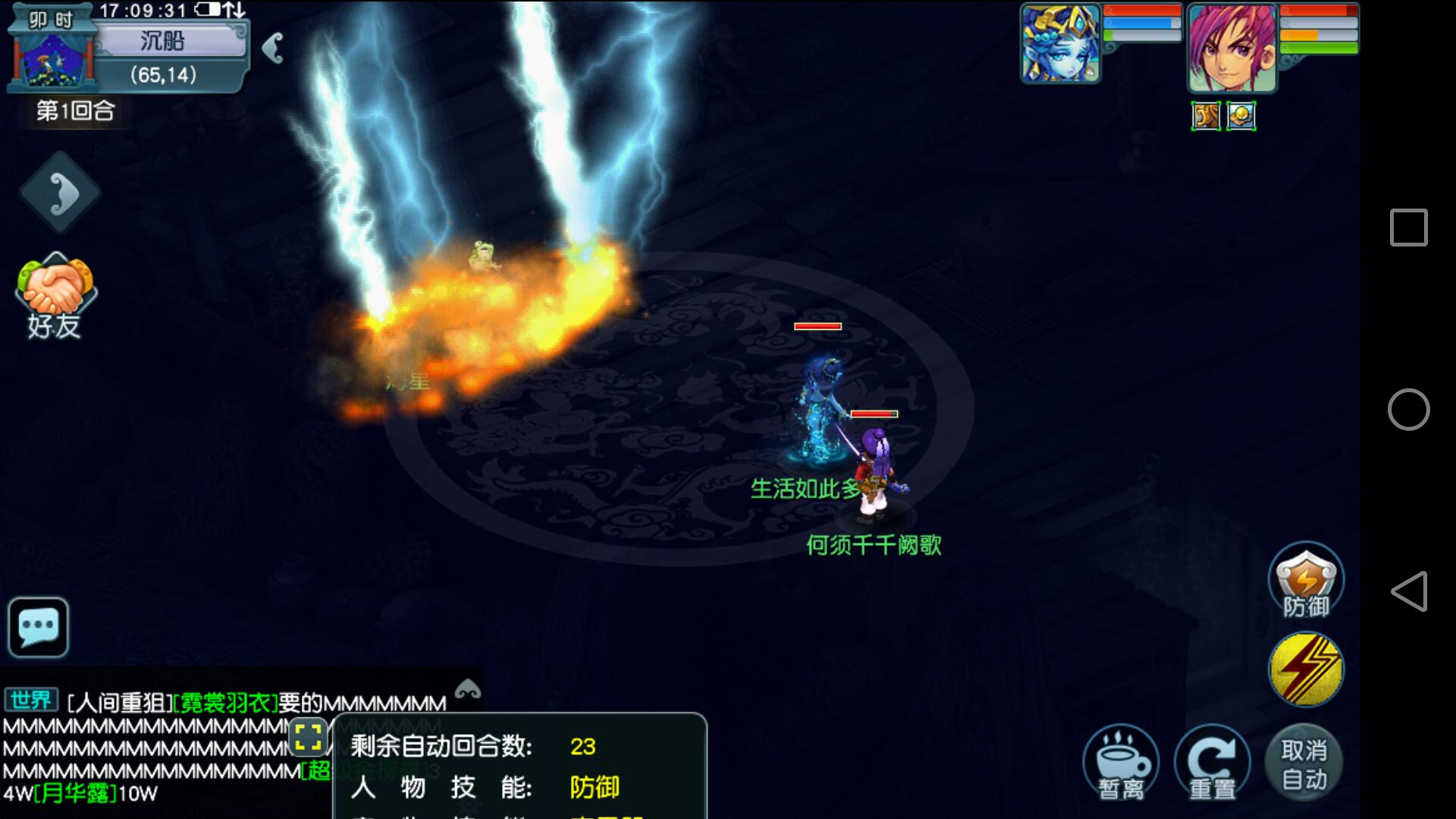Viewport: 1456px width, 819px height.
Task: Activate the red lightning bolt skill
Action: [1305, 670]
